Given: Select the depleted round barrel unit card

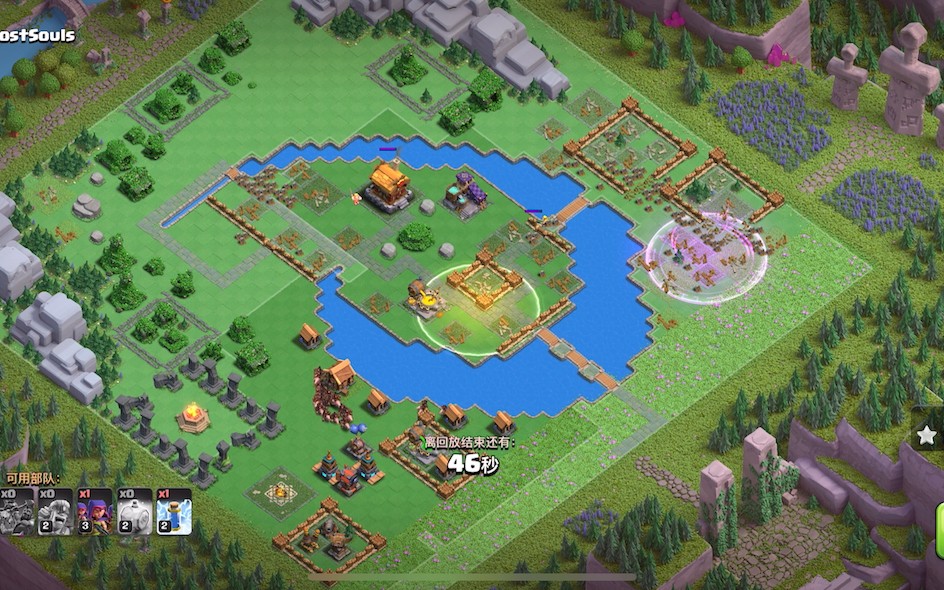Looking at the screenshot, I should pos(134,511).
